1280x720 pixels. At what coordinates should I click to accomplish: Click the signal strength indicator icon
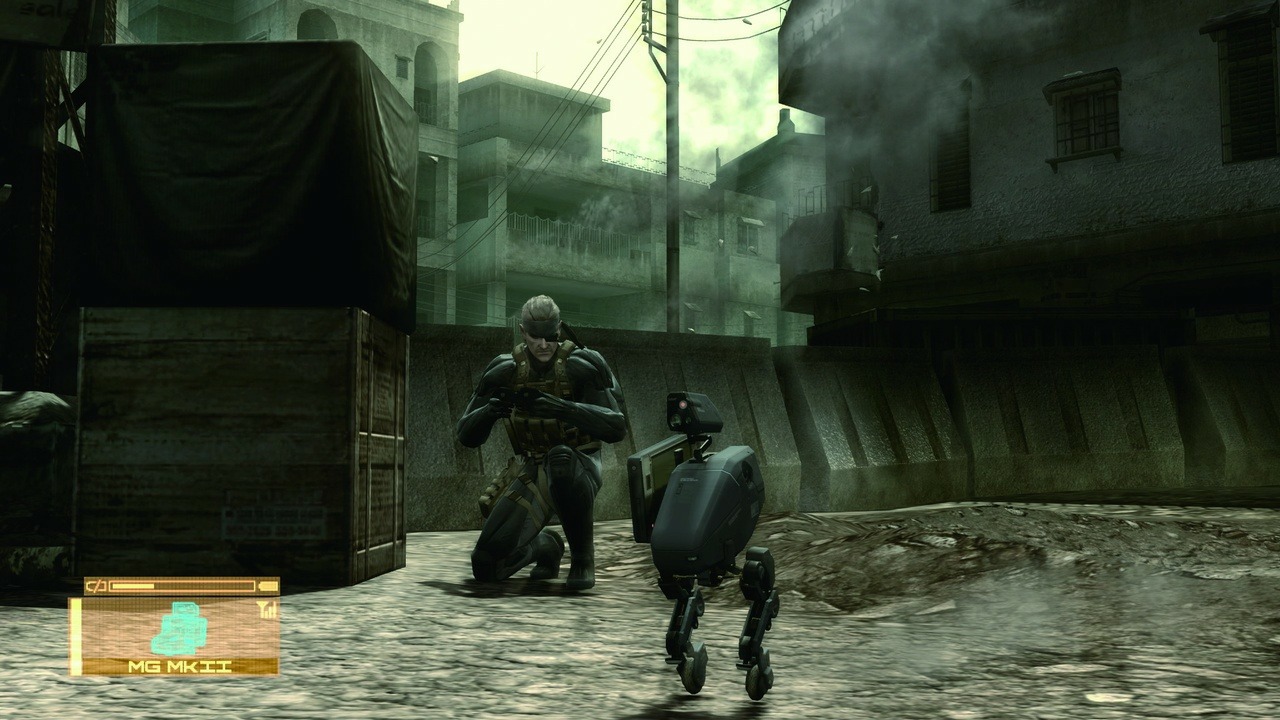[x=267, y=610]
